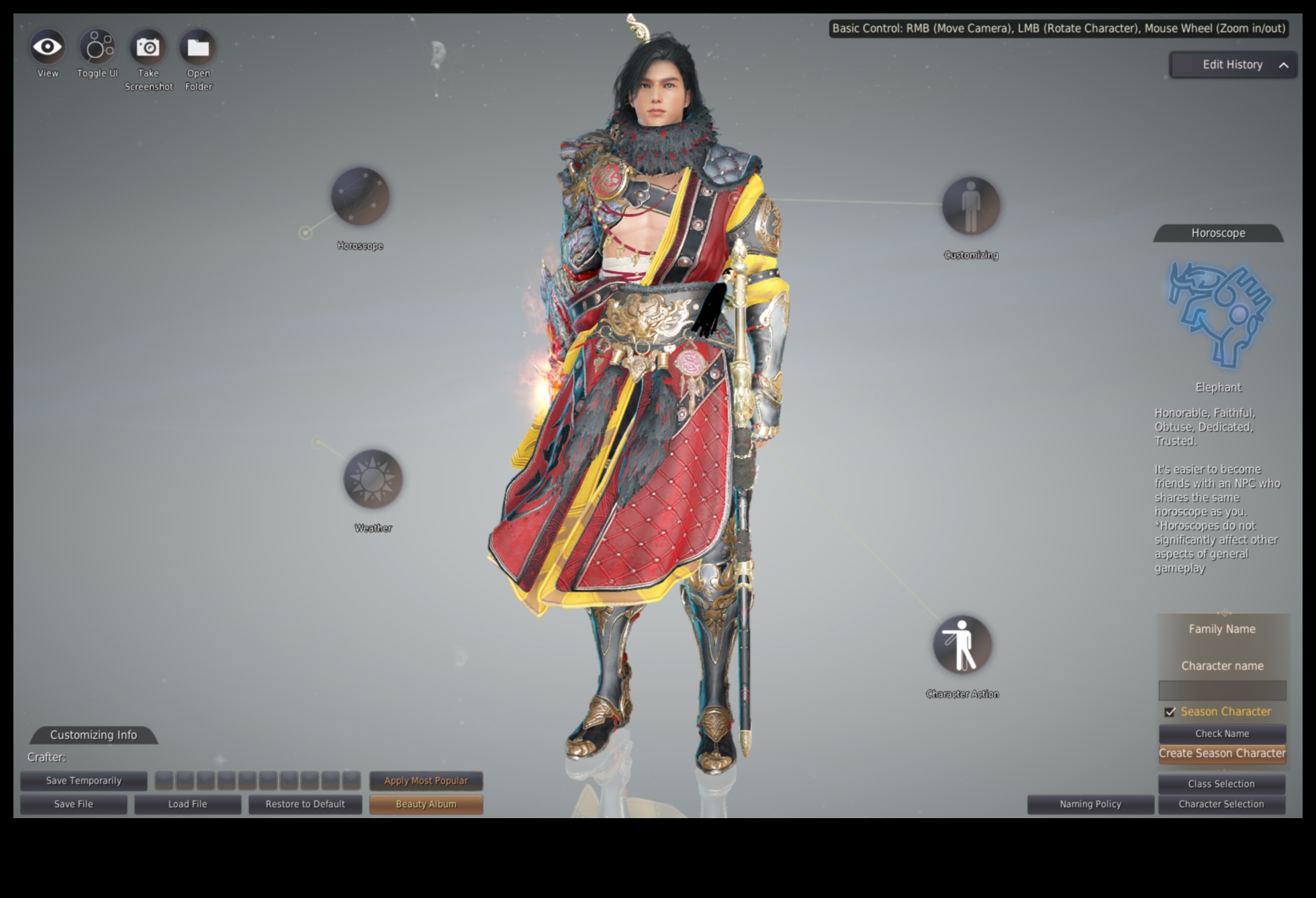Open the Beauty Album
Image resolution: width=1316 pixels, height=898 pixels.
pos(426,804)
